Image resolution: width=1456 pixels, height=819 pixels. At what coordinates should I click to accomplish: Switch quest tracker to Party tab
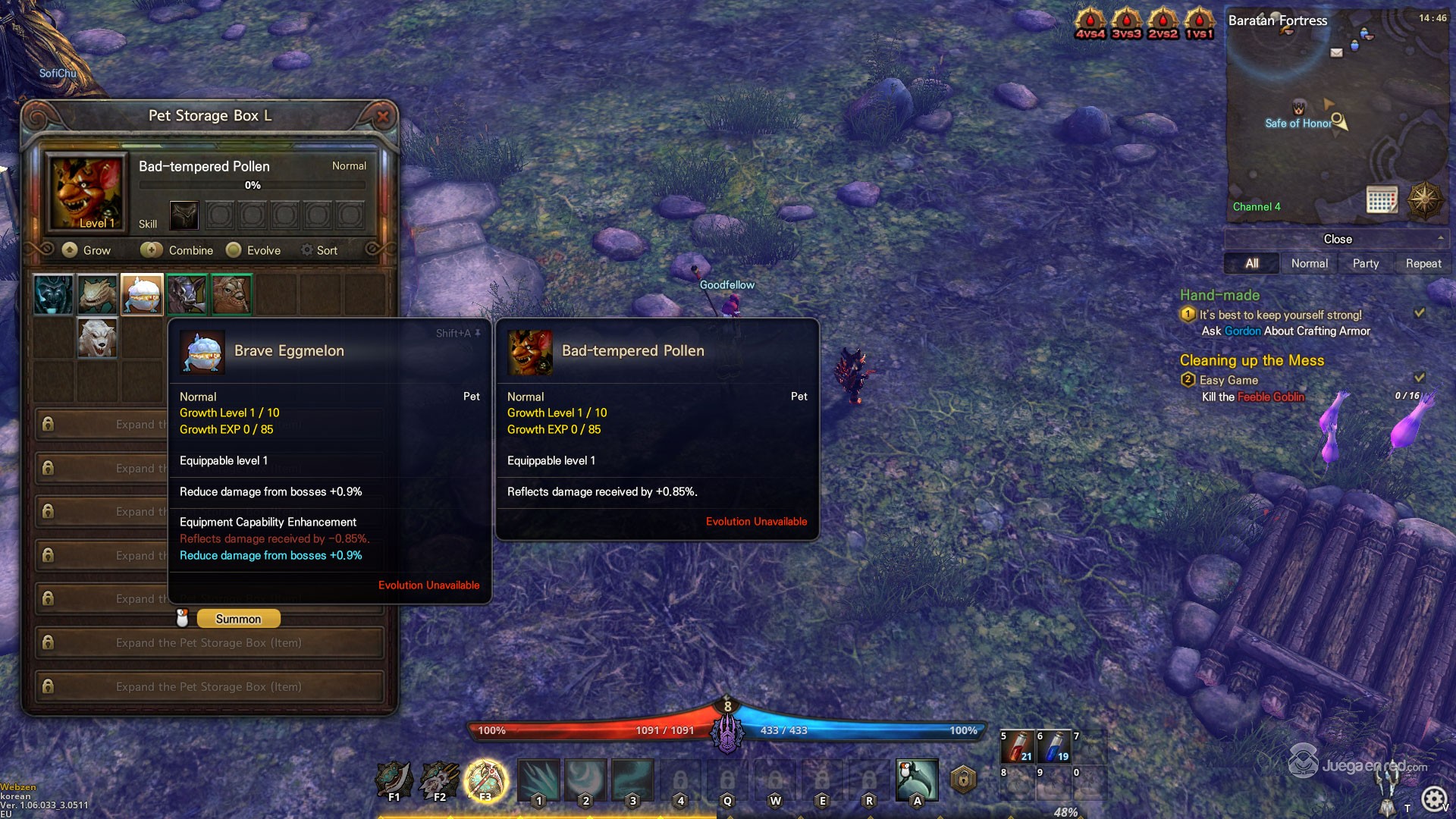click(x=1365, y=263)
